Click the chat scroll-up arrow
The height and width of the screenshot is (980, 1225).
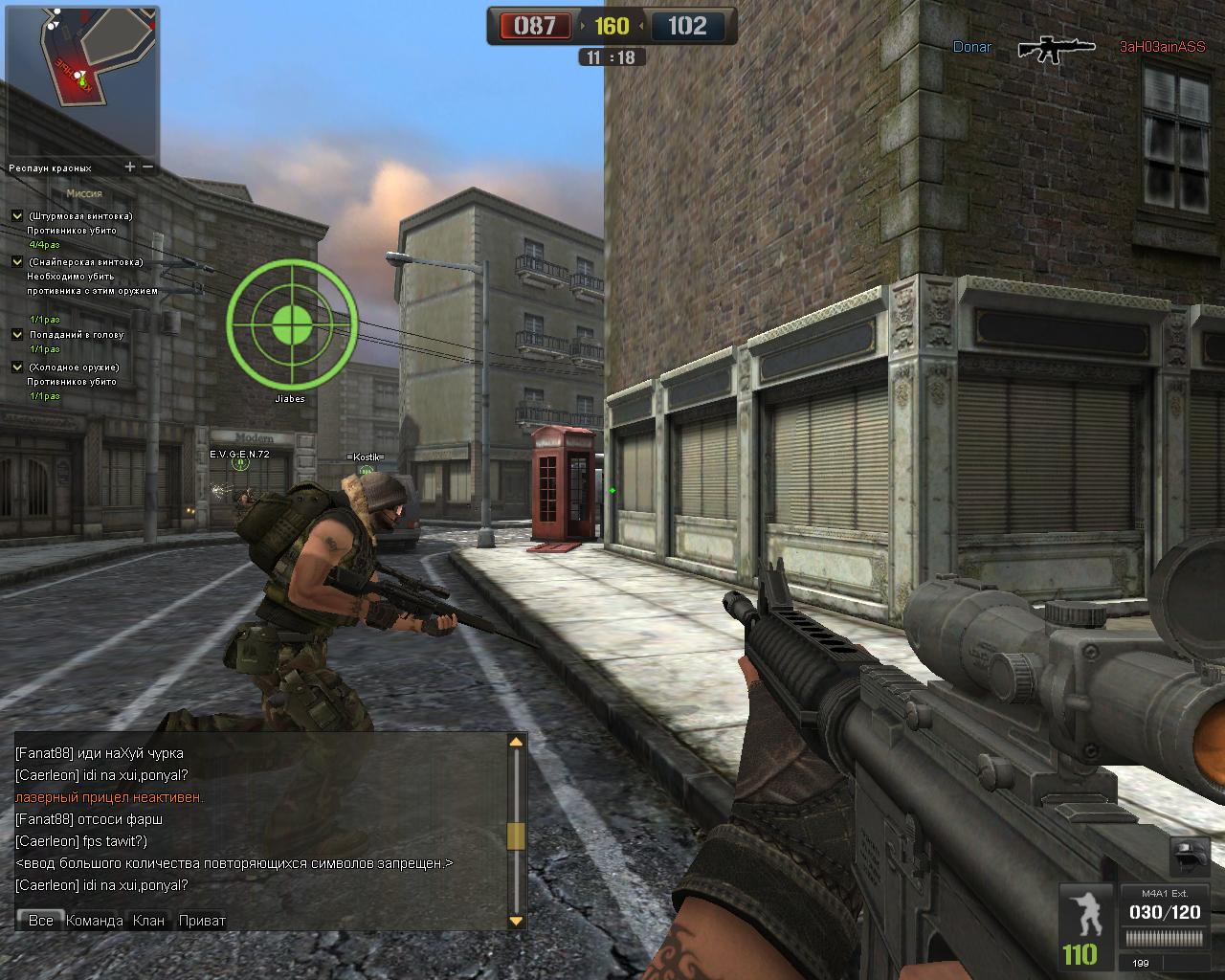pos(516,742)
